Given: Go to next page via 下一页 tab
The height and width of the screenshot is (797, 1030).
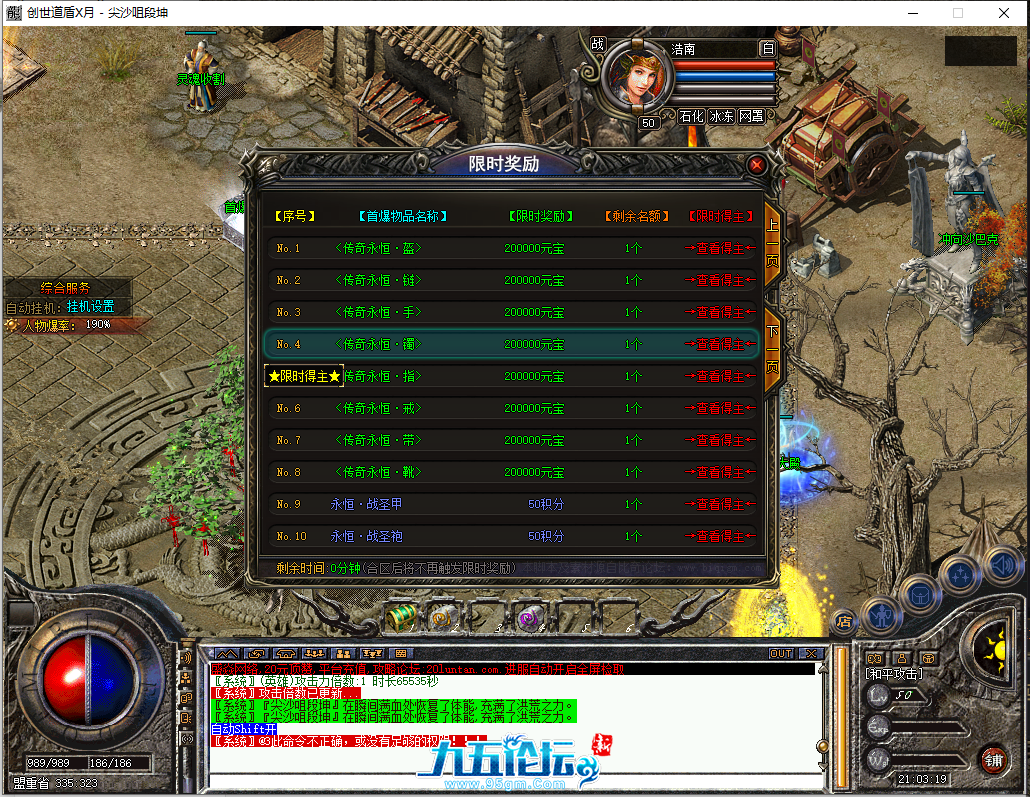Looking at the screenshot, I should 773,349.
